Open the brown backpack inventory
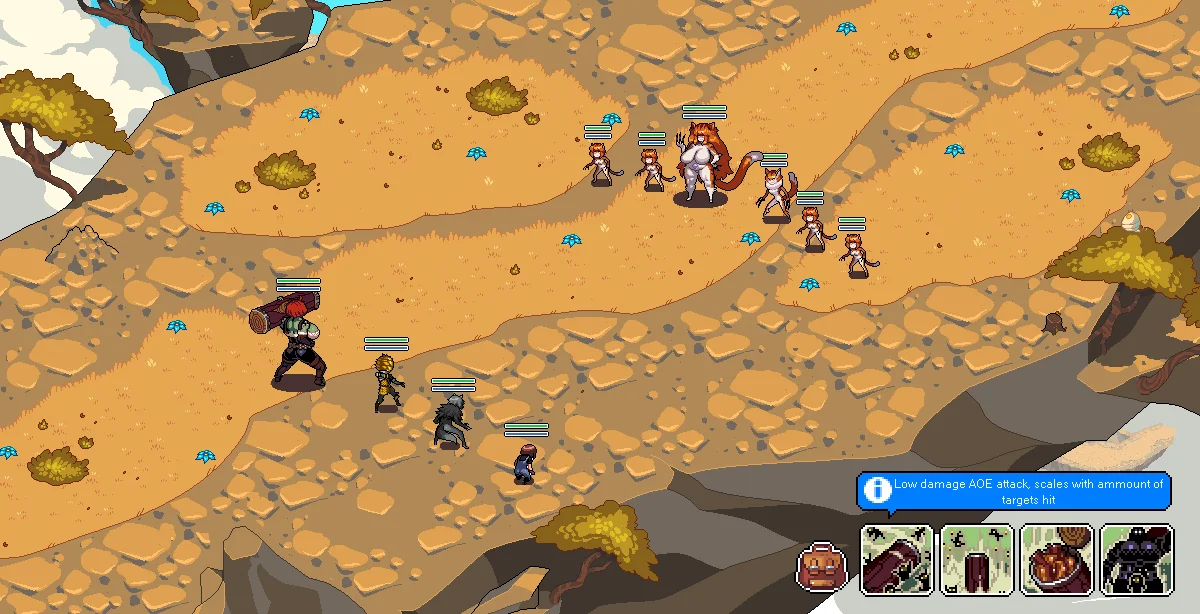The image size is (1200, 614). click(822, 567)
